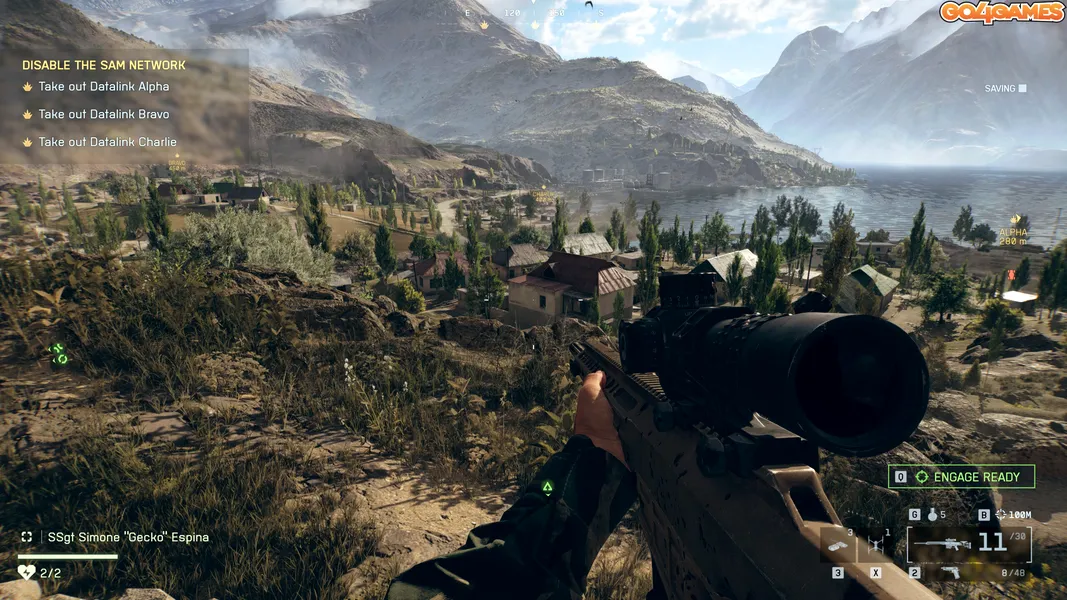
Task: Click the GO4GAMES watermark logo
Action: (x=1001, y=12)
